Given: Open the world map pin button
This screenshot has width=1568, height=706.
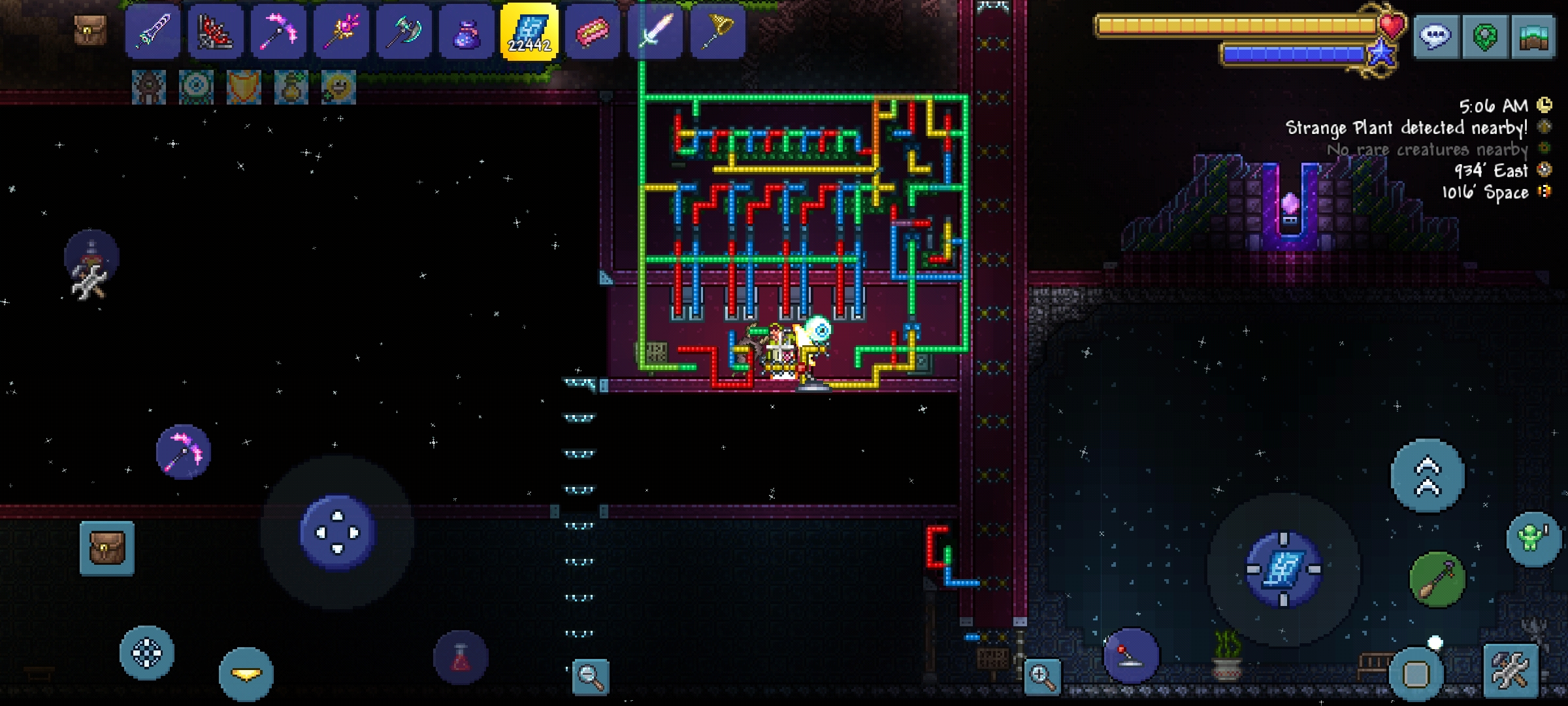Looking at the screenshot, I should (x=1484, y=37).
